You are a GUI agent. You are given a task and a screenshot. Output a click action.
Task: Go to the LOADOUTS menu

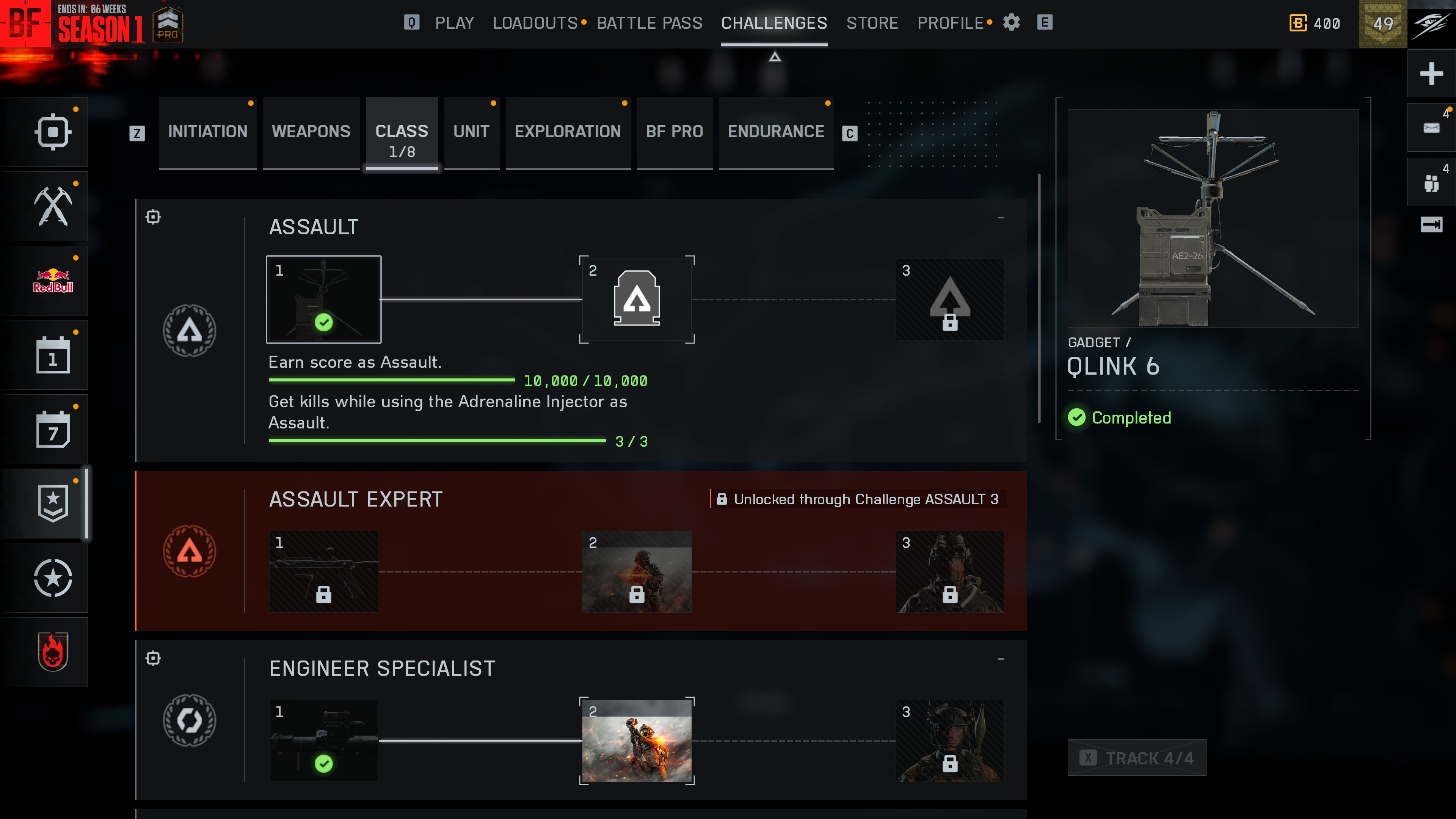point(535,23)
